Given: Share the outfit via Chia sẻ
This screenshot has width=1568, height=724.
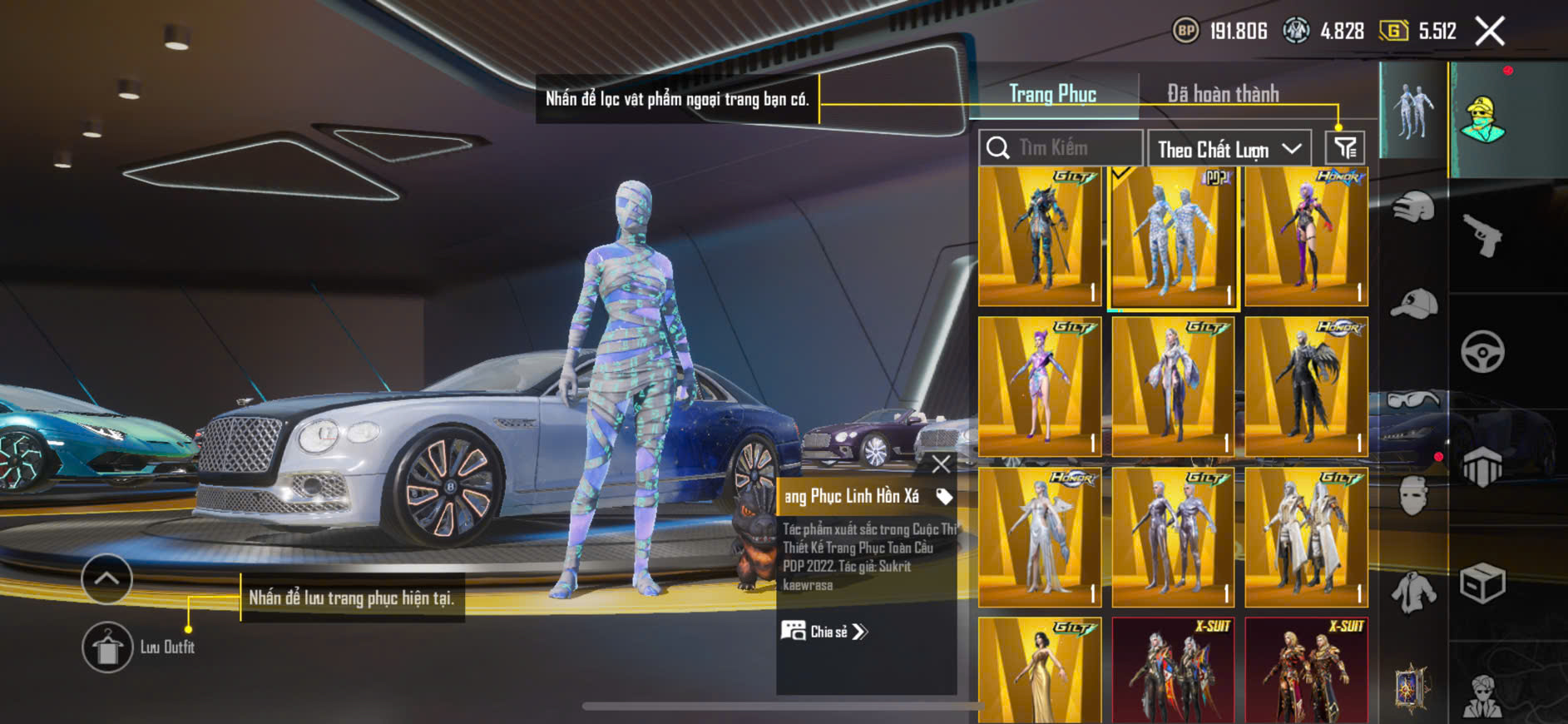Looking at the screenshot, I should point(824,632).
